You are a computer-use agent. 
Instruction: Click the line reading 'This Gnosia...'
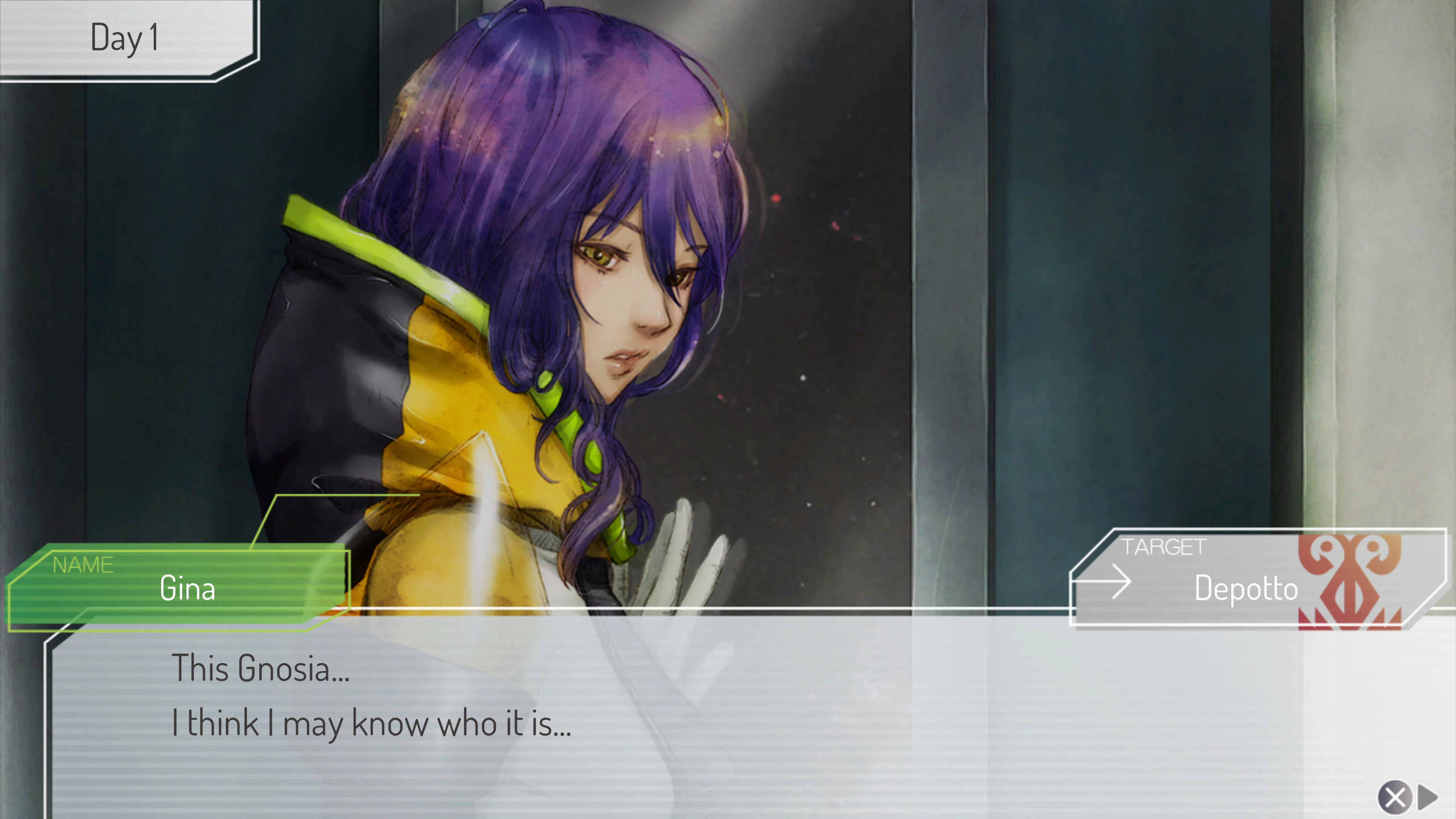(260, 667)
